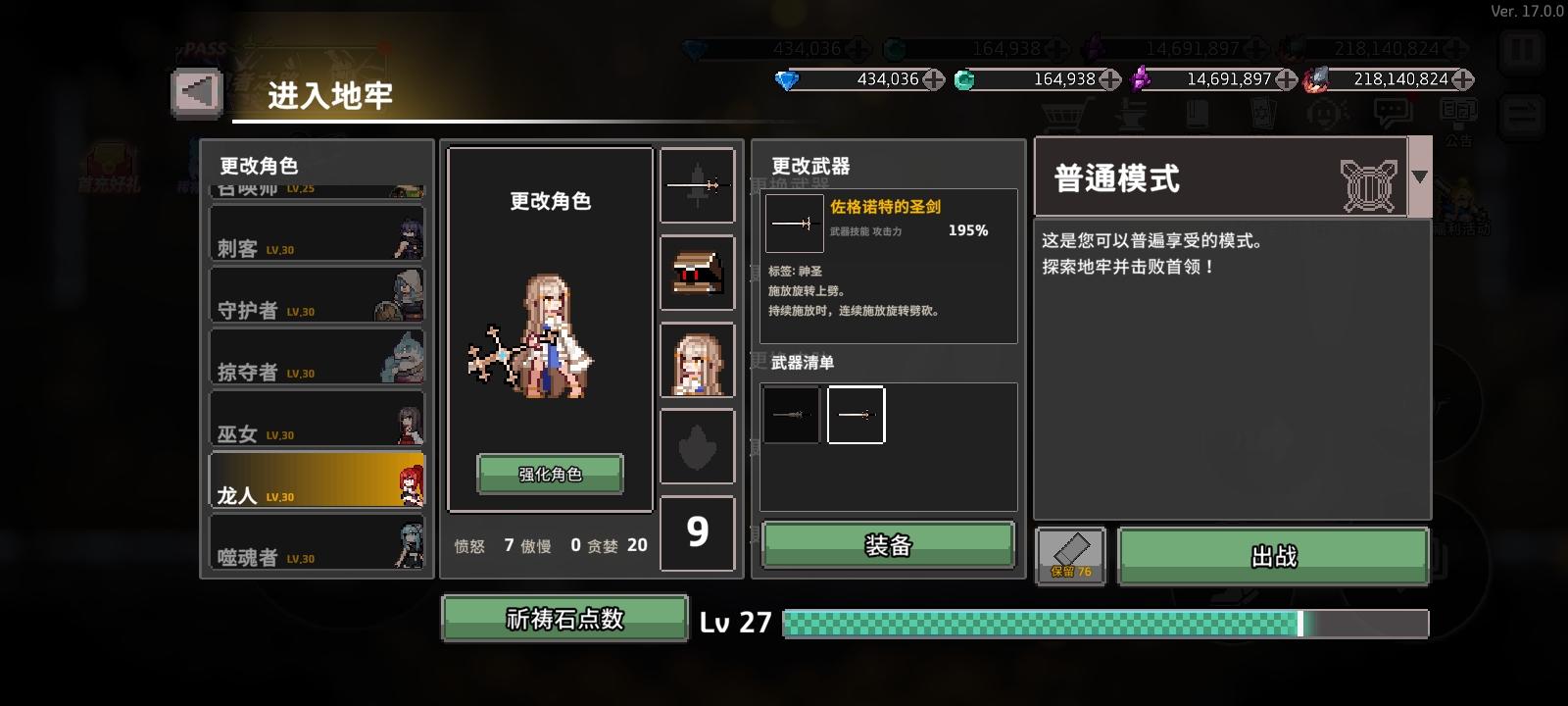Open the gachapon machine icon

click(x=1325, y=111)
